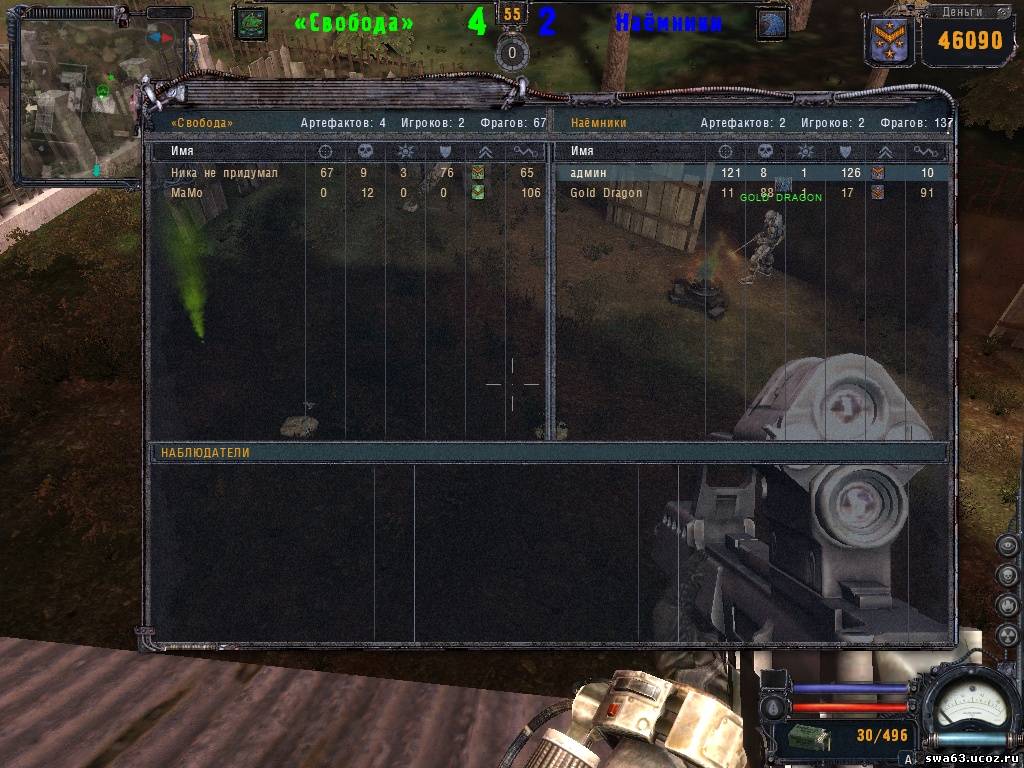Click the ping wave header in Свобода table
This screenshot has width=1024, height=768.
(526, 151)
